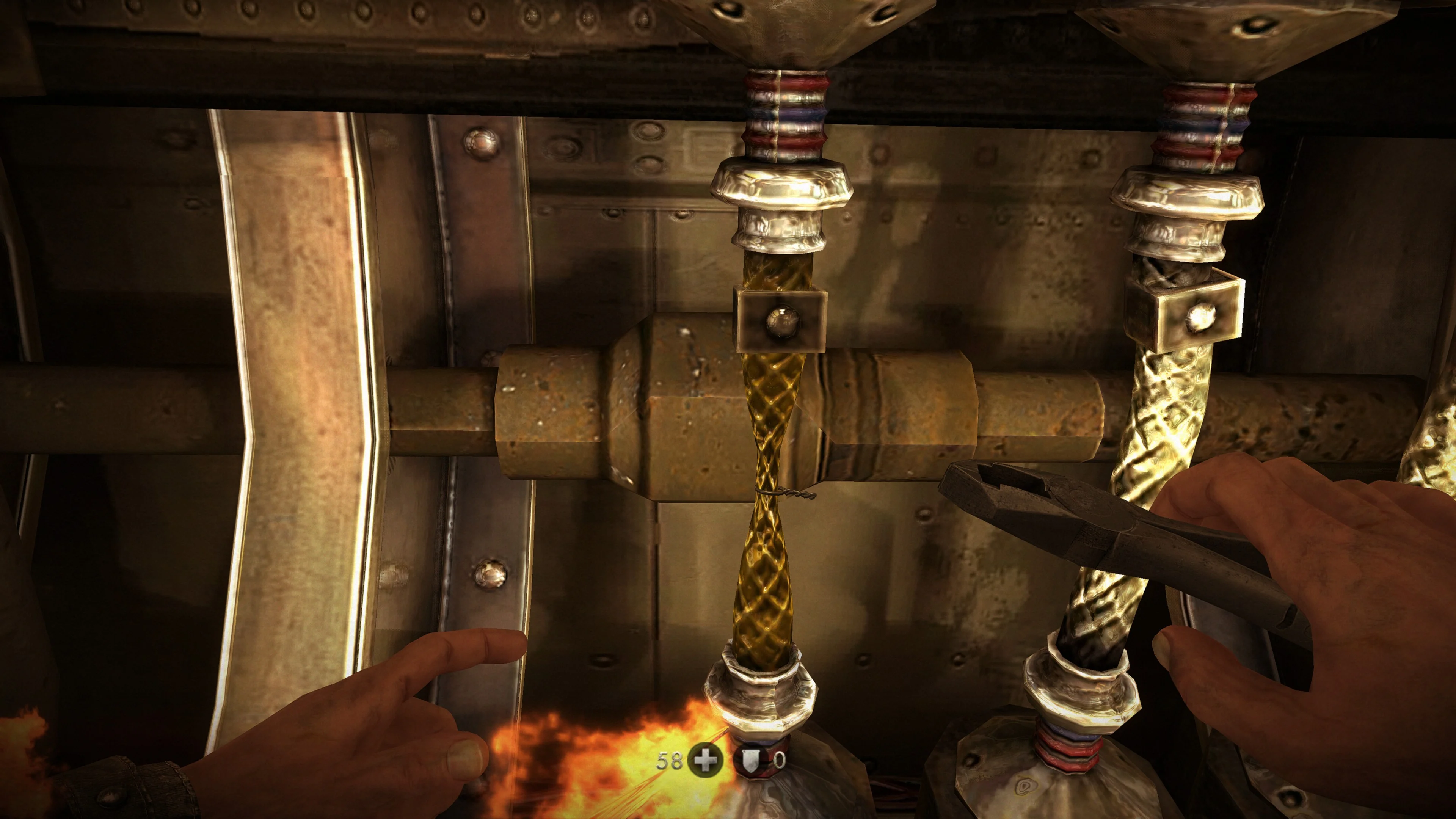This screenshot has width=1456, height=819.
Task: Click the health cross icon
Action: 705,761
